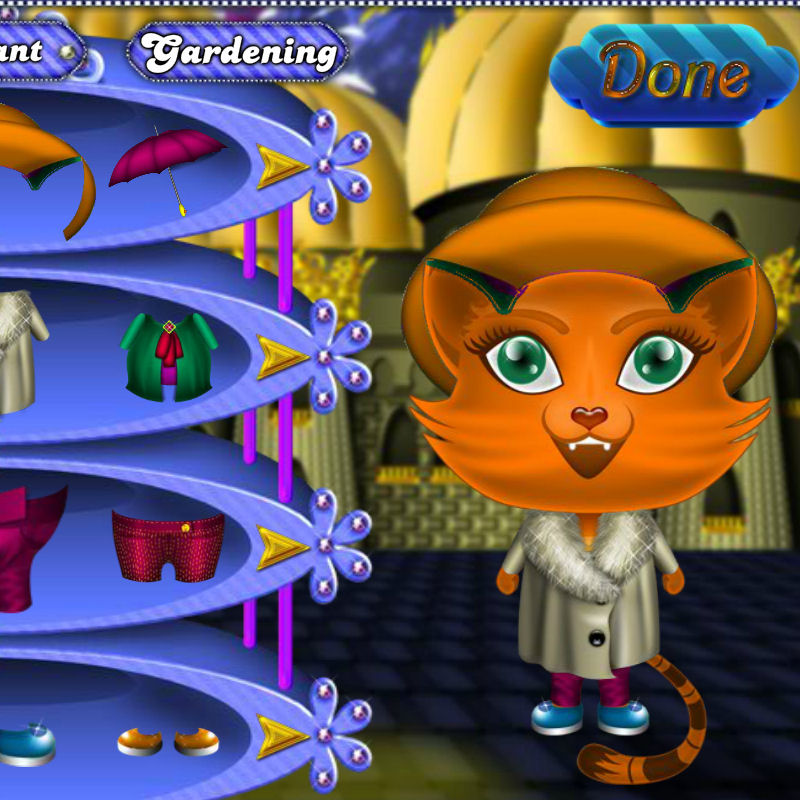Click the yellow arrow on the umbrella shelf

click(283, 166)
